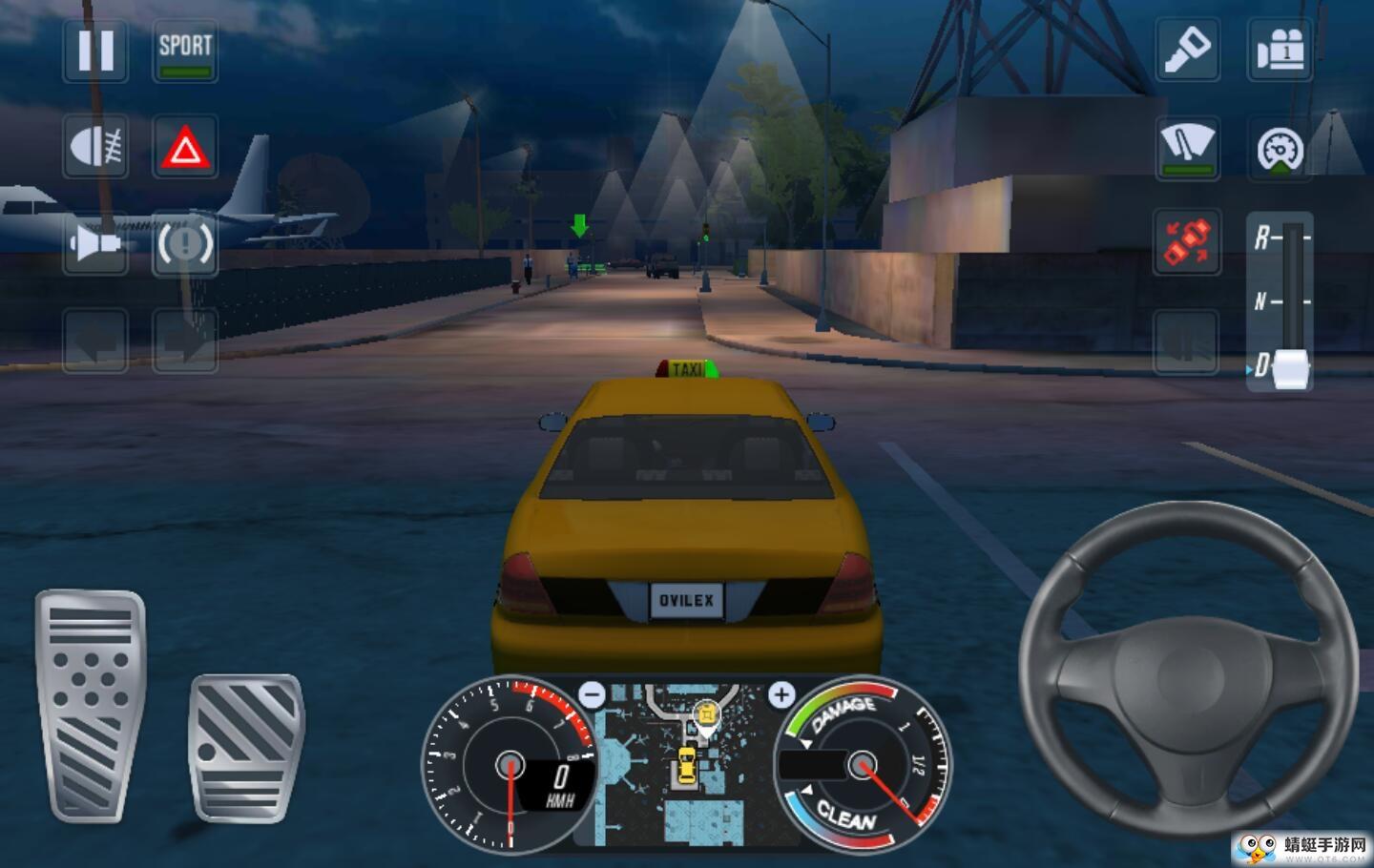Signal a right turn
Image resolution: width=1374 pixels, height=868 pixels.
pos(185,341)
